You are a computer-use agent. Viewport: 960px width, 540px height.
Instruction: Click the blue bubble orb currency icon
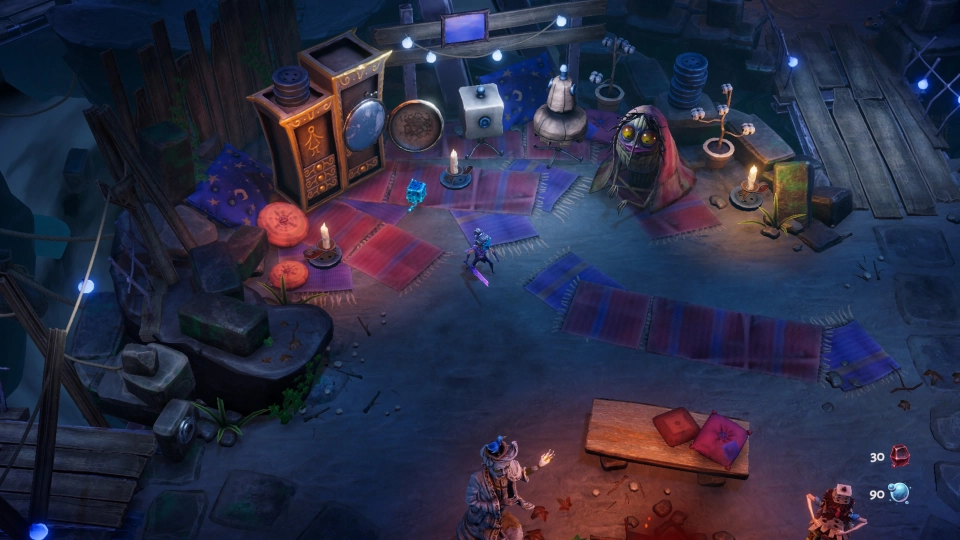pos(900,493)
